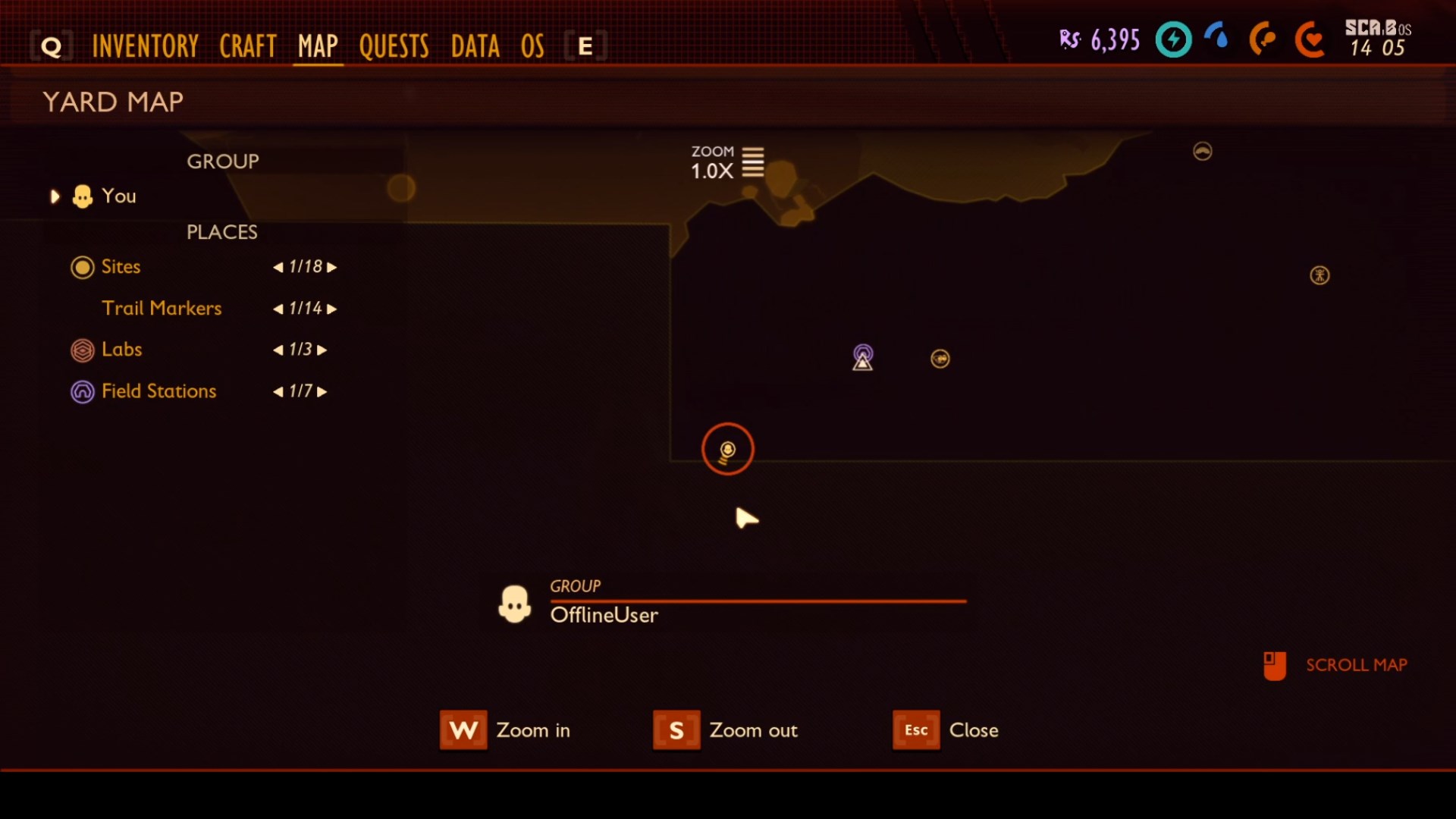Viewport: 1456px width, 819px height.
Task: Toggle Field Stations markers on the map
Action: point(83,391)
